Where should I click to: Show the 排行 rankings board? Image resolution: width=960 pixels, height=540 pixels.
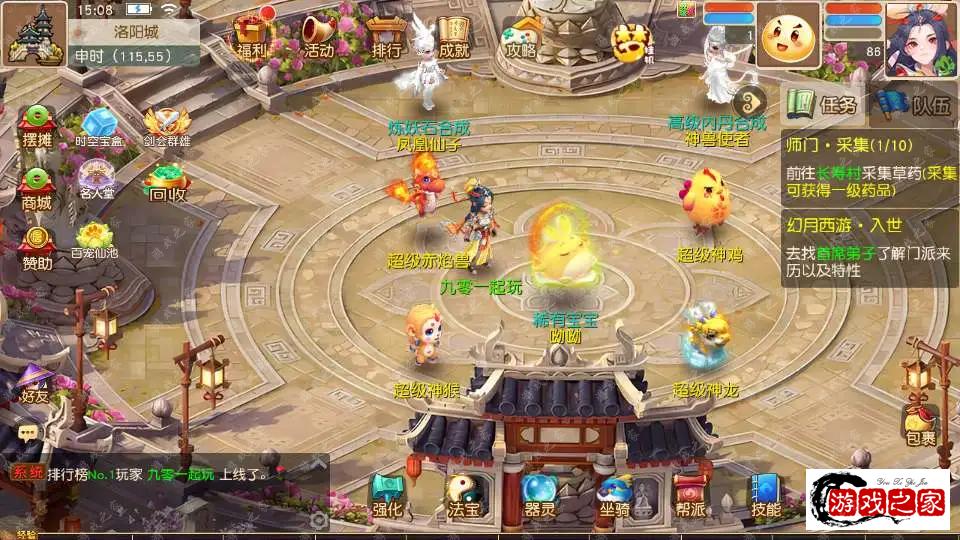[386, 36]
